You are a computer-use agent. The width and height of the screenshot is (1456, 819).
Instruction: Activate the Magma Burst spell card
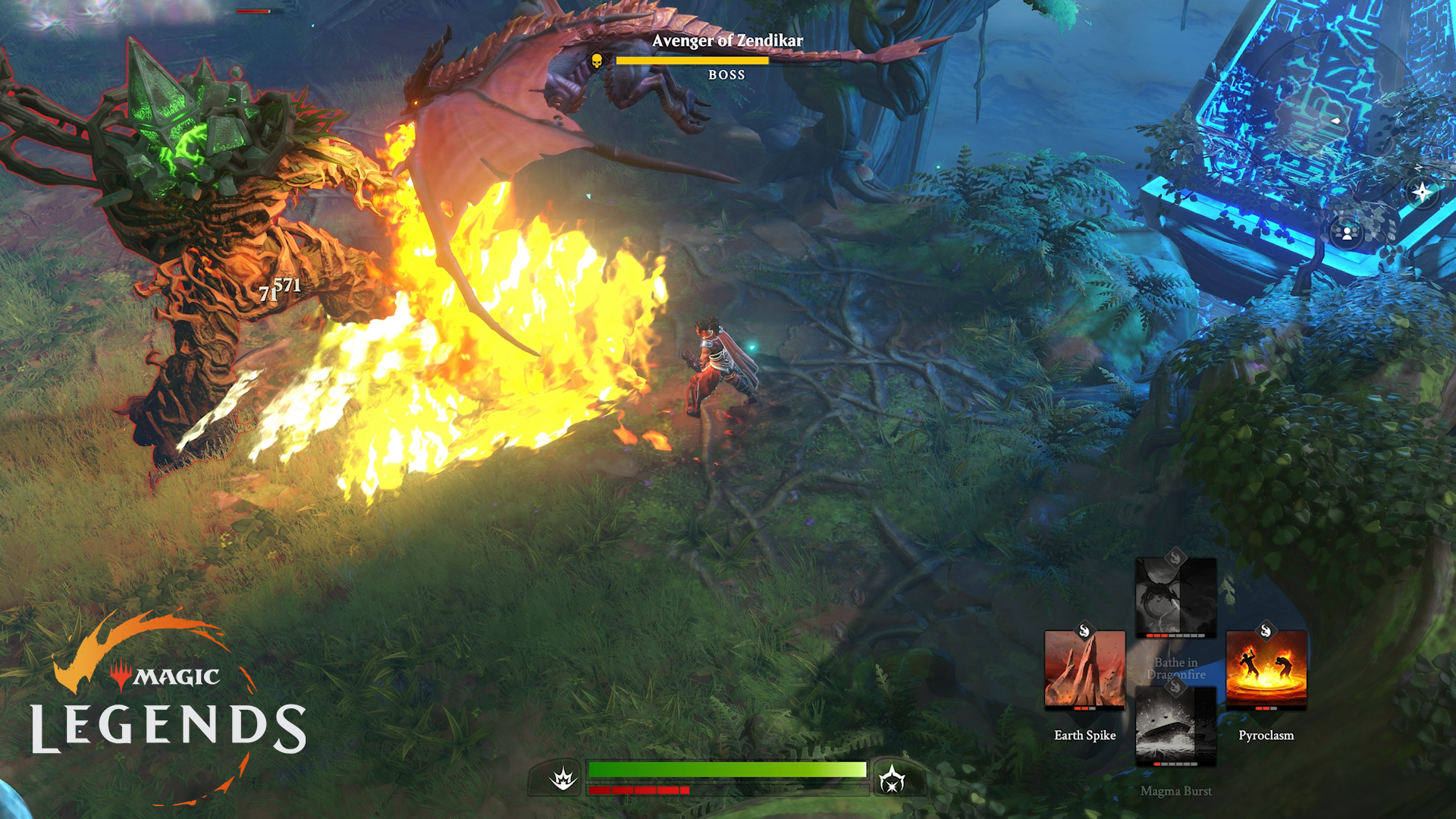point(1175,726)
